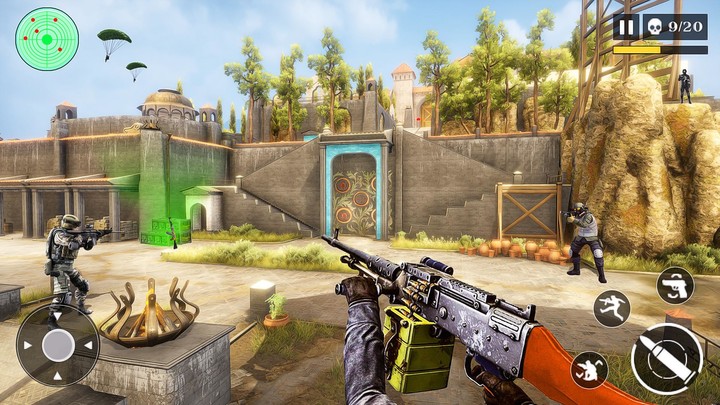Open the green radar minimap
This screenshot has height=405, width=720.
click(46, 39)
